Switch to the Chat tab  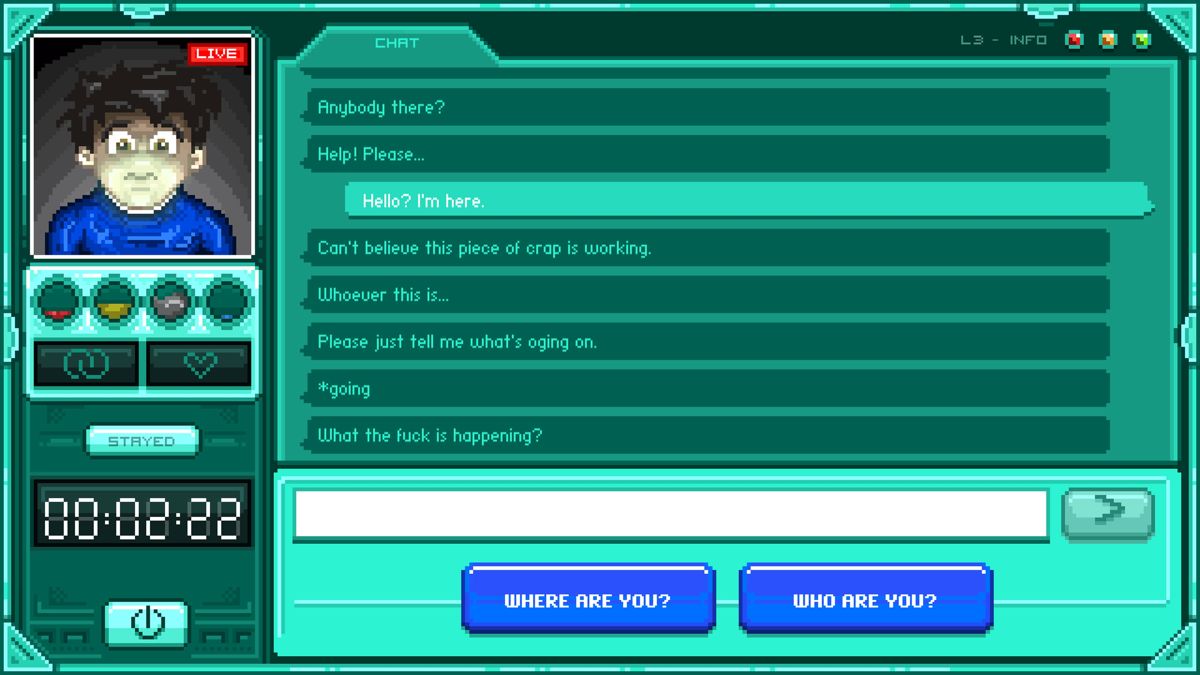(397, 44)
